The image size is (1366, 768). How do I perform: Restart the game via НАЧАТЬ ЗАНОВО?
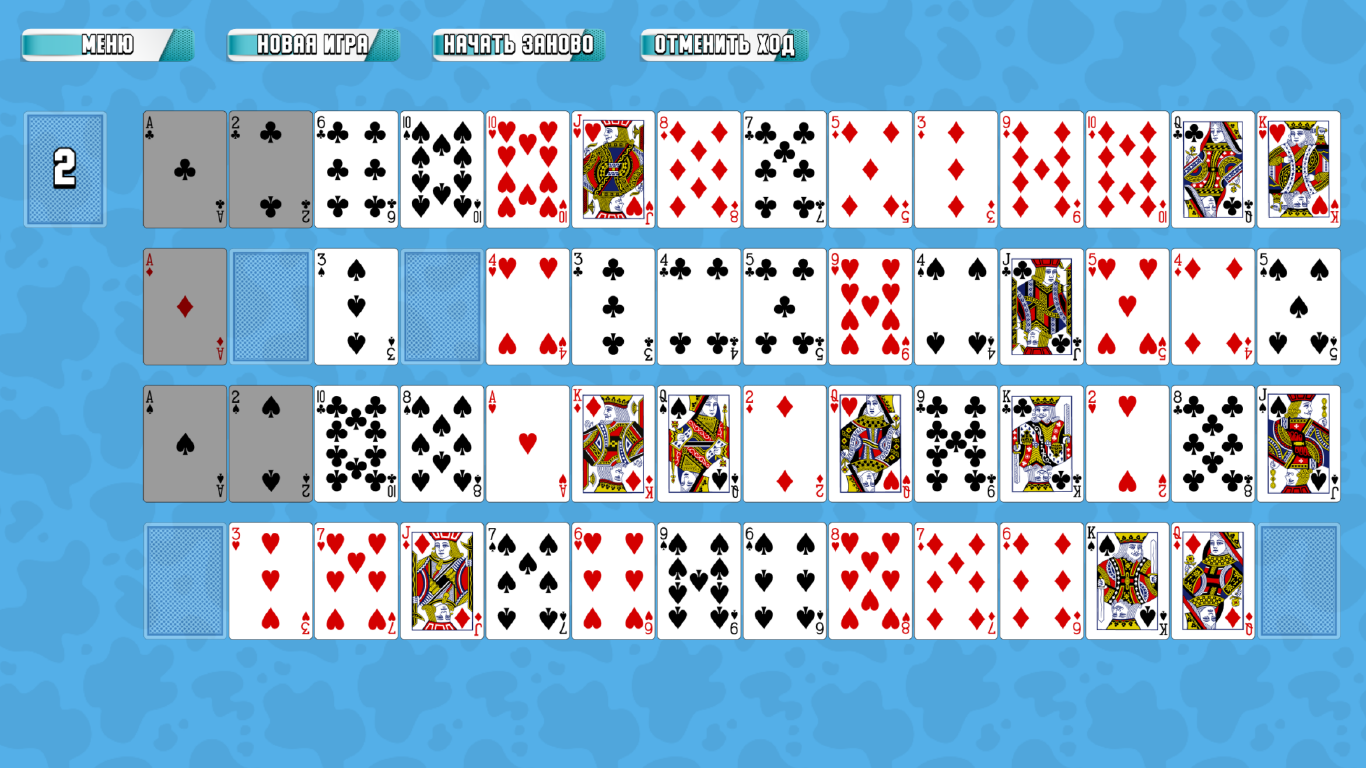517,44
